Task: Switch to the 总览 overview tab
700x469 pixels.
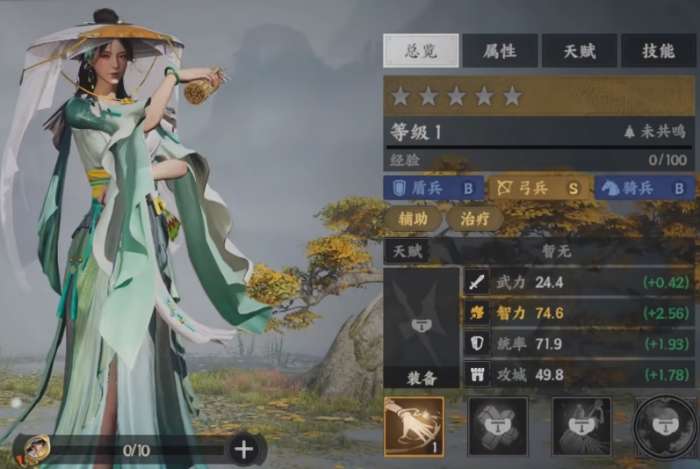Action: (421, 50)
